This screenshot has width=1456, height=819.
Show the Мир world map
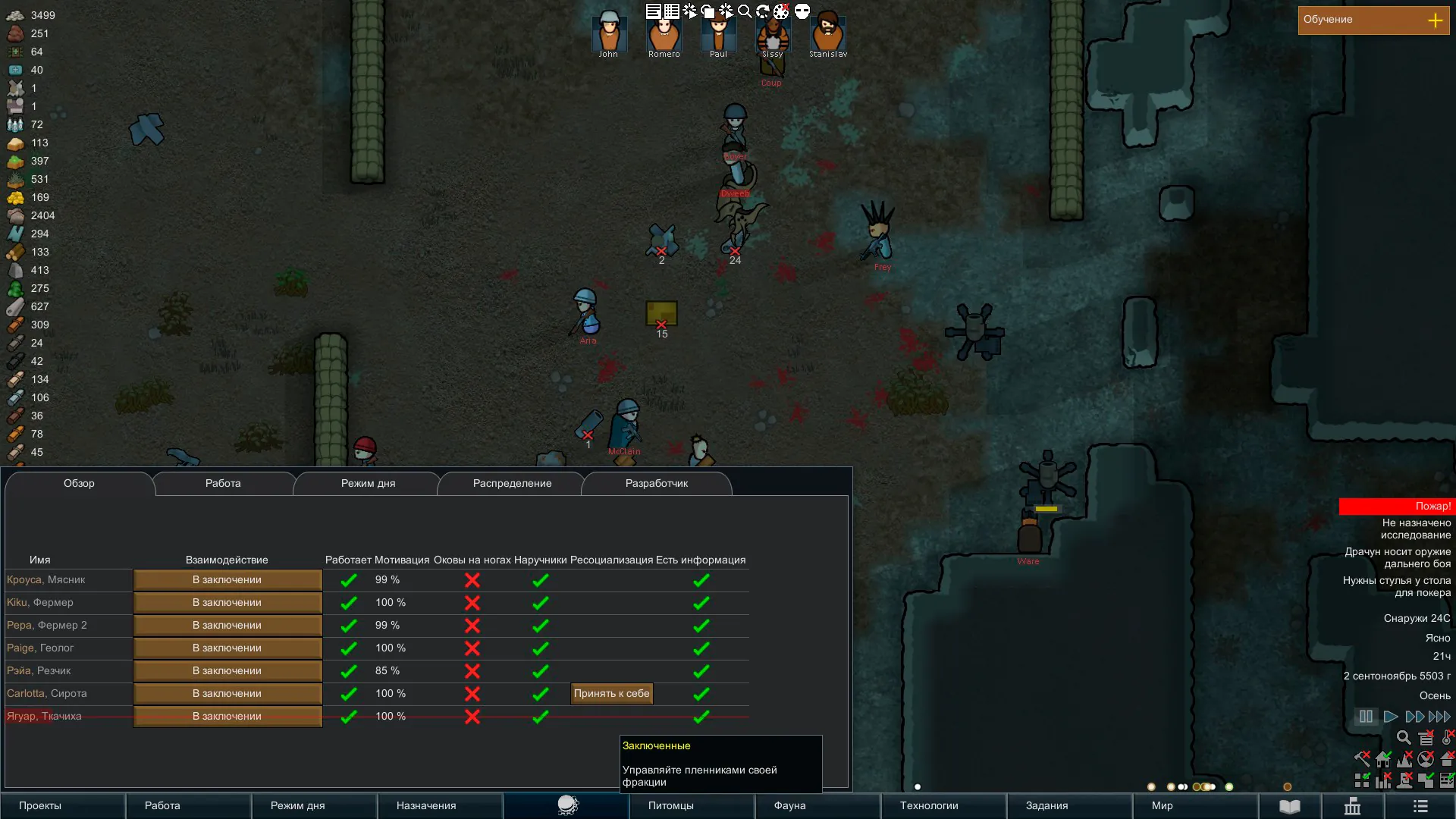[1162, 806]
